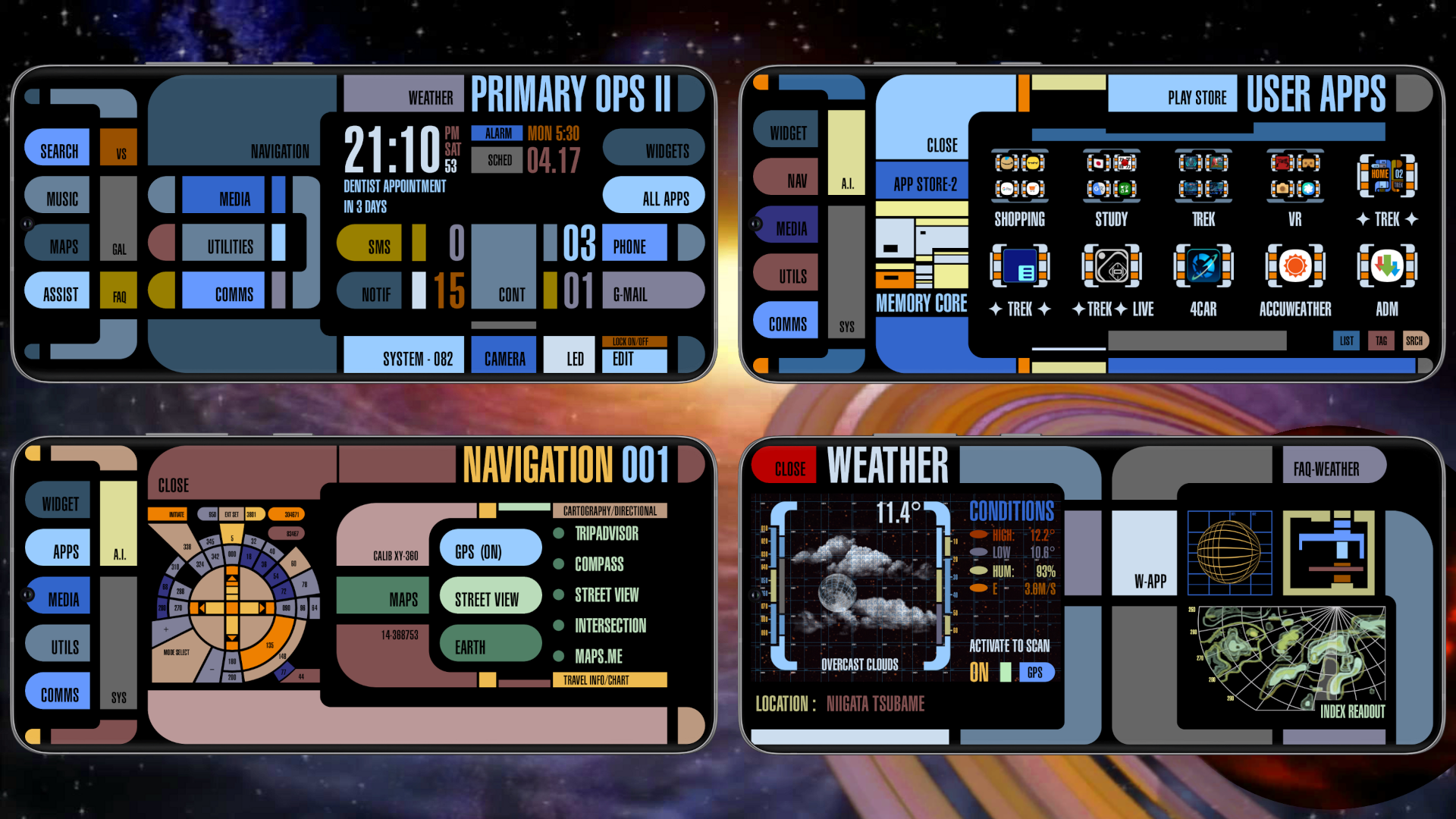
Task: Tap the CAMERA icon on Primary Ops
Action: 504,356
